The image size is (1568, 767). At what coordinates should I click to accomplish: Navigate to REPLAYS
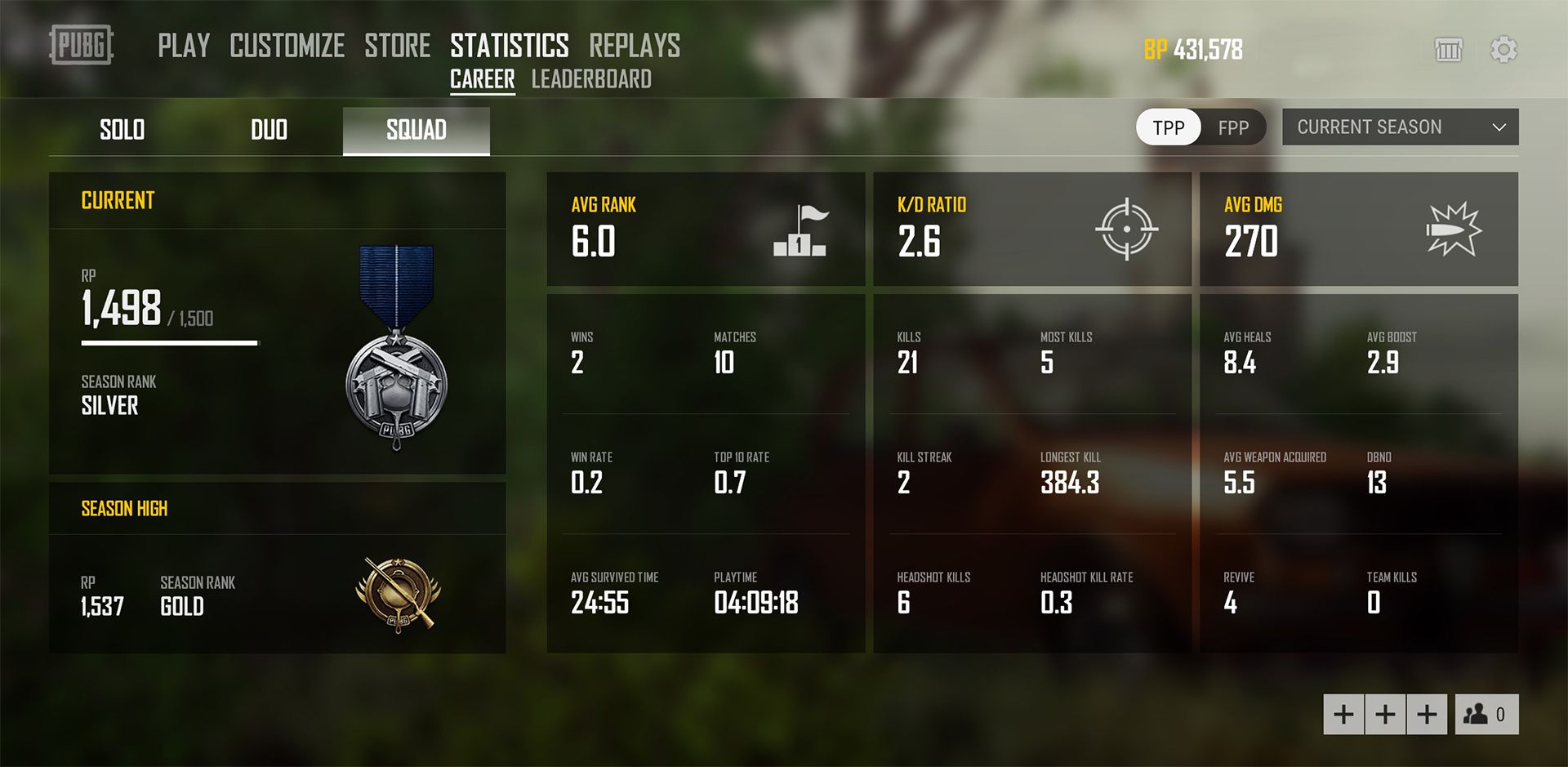[x=634, y=47]
